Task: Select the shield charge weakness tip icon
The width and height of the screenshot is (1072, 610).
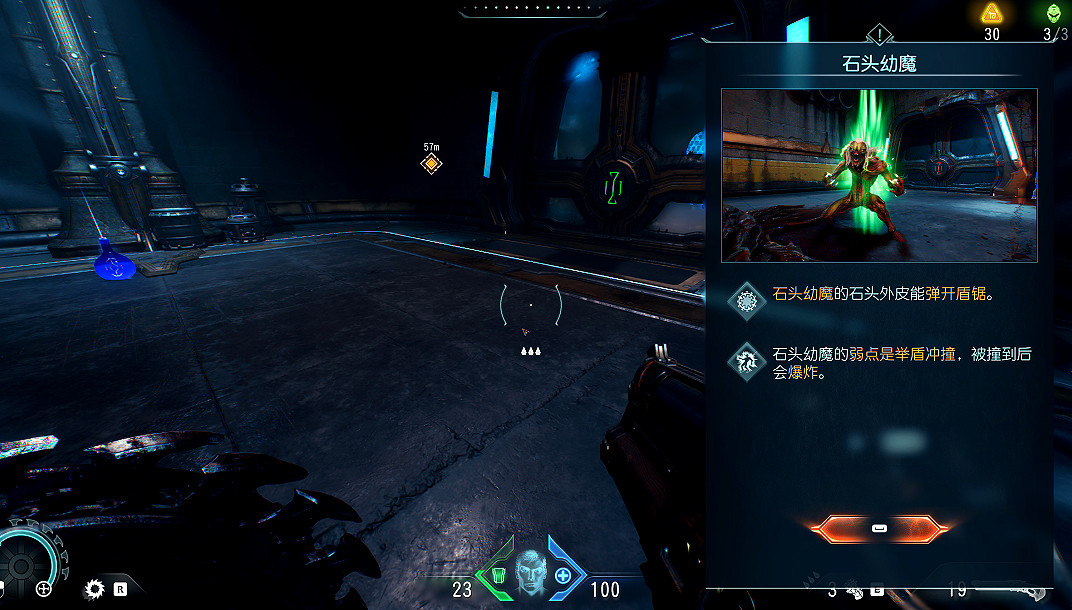Action: point(746,361)
